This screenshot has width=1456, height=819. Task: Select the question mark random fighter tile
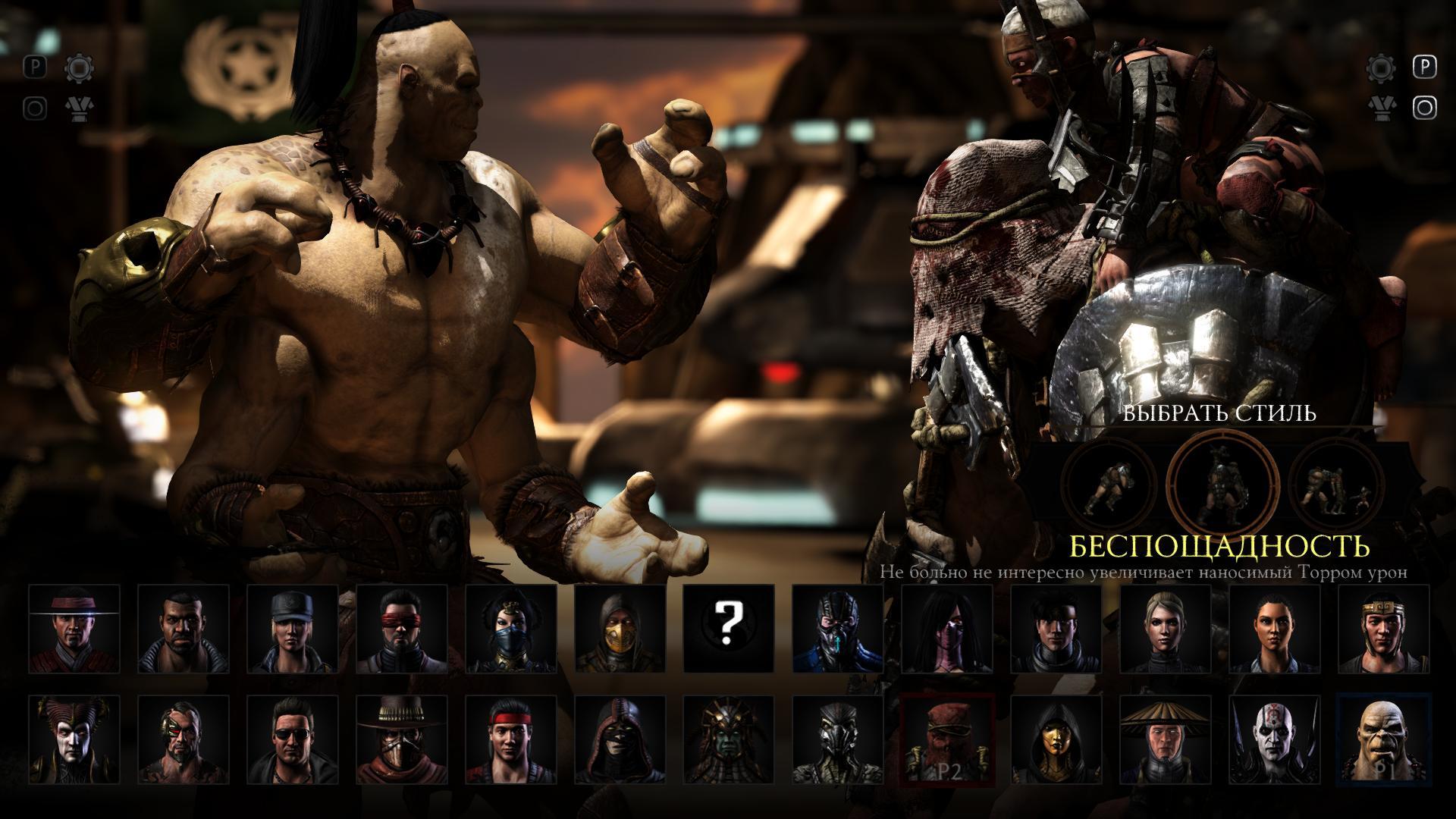pyautogui.click(x=730, y=629)
